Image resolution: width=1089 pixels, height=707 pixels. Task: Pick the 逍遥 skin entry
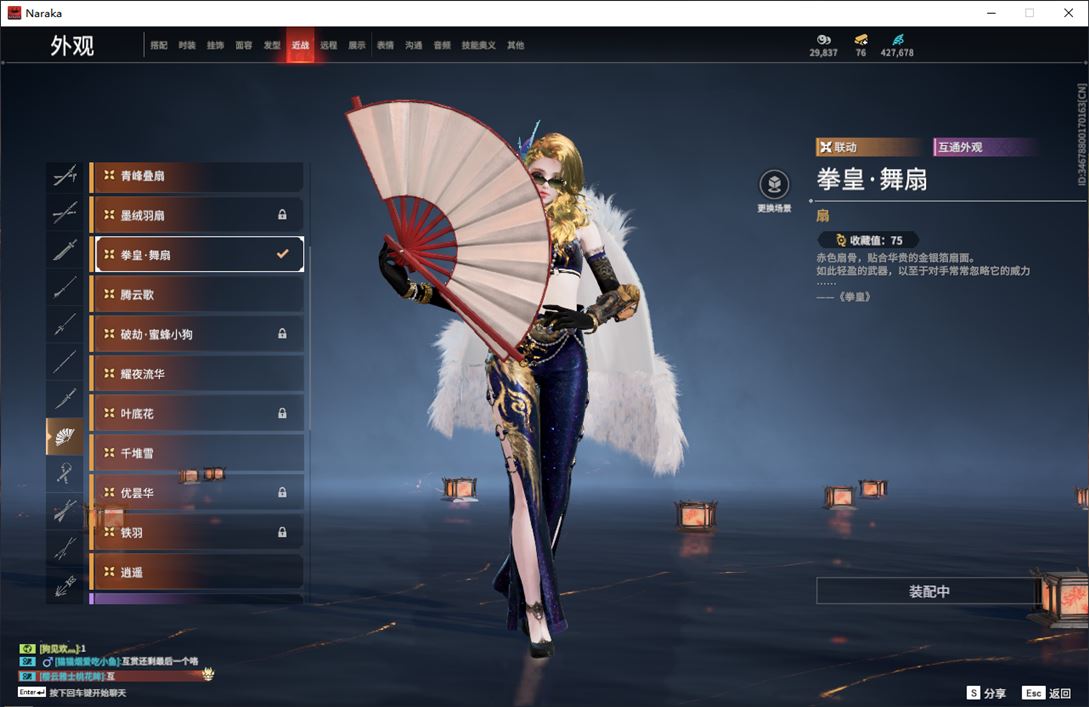click(x=197, y=572)
